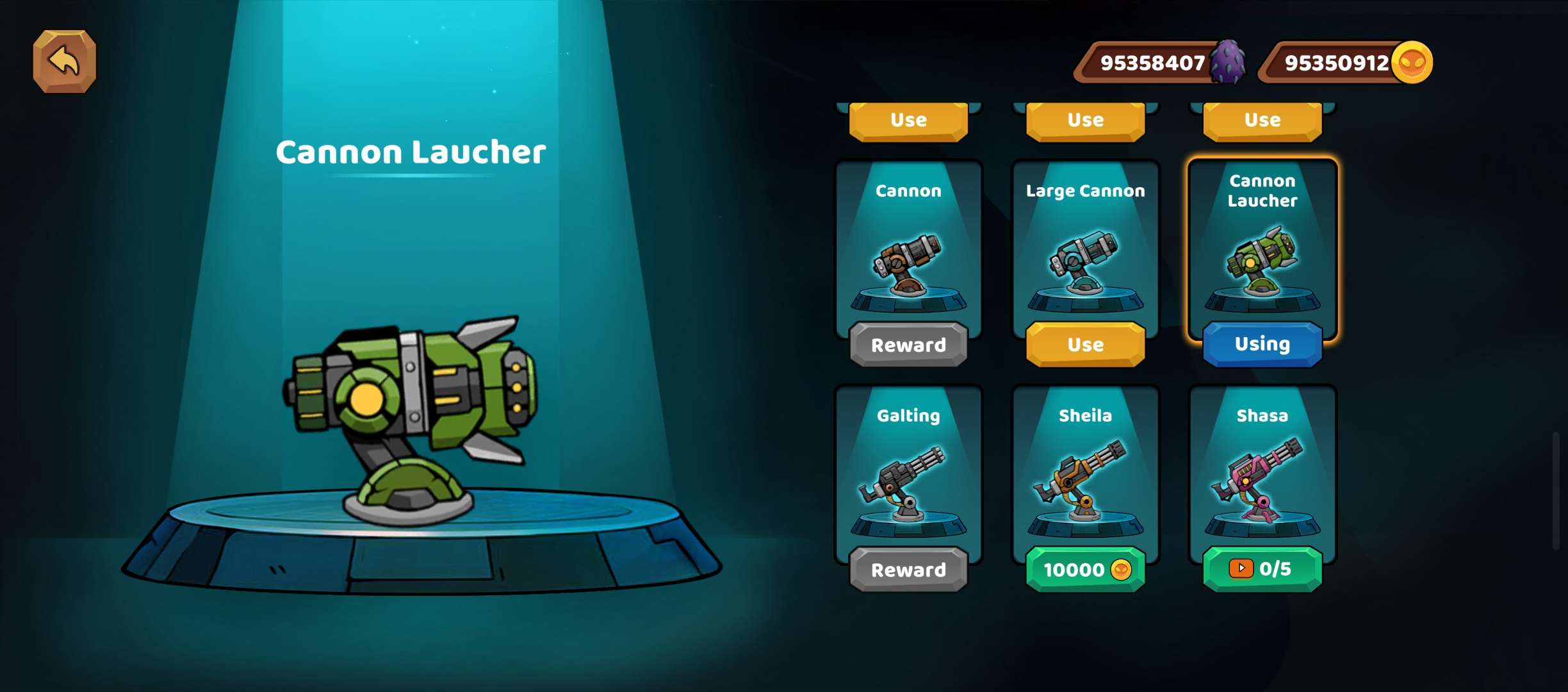Image resolution: width=1568 pixels, height=692 pixels.
Task: Select the Large Cannon card
Action: pyautogui.click(x=1085, y=250)
